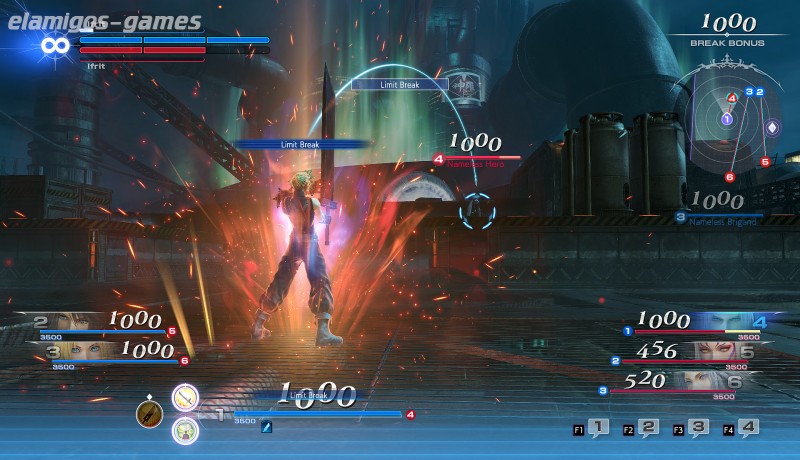Open chat message bubble 1

point(597,428)
